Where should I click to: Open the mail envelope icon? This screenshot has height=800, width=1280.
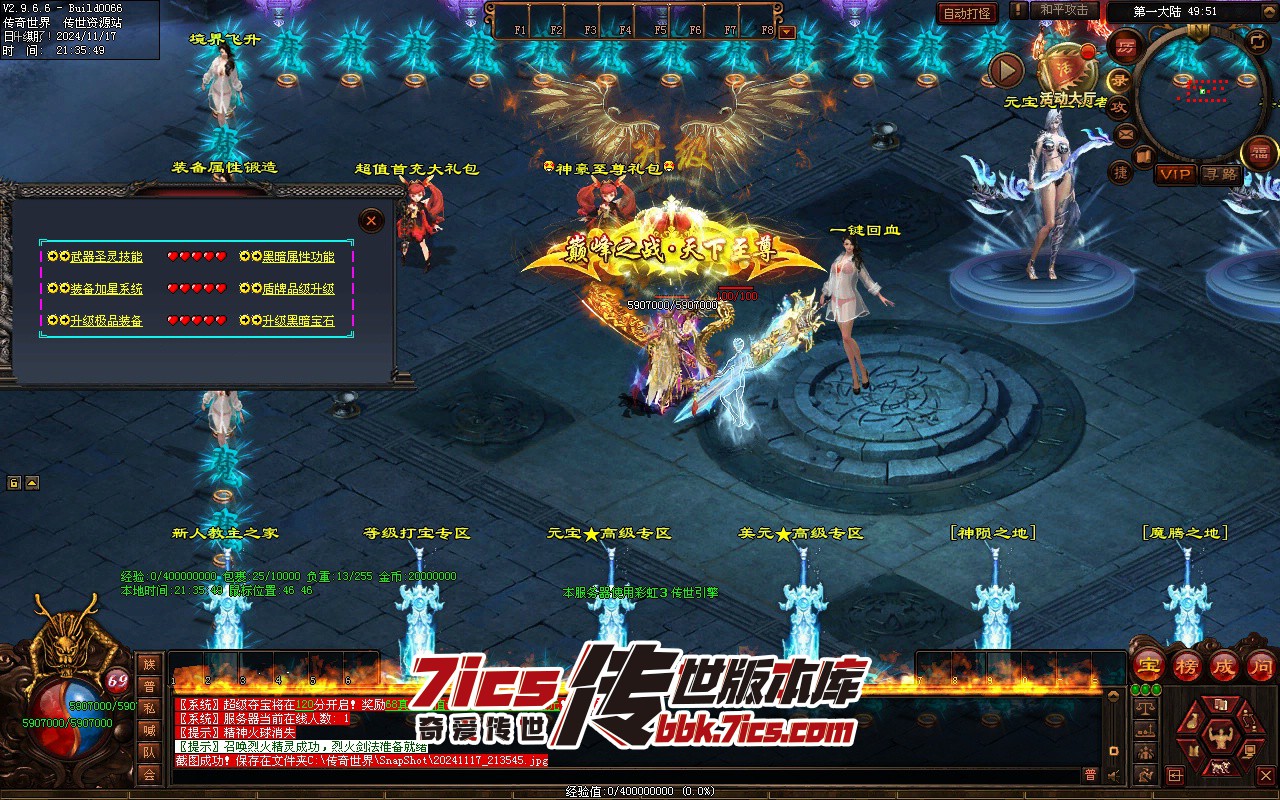(1126, 134)
